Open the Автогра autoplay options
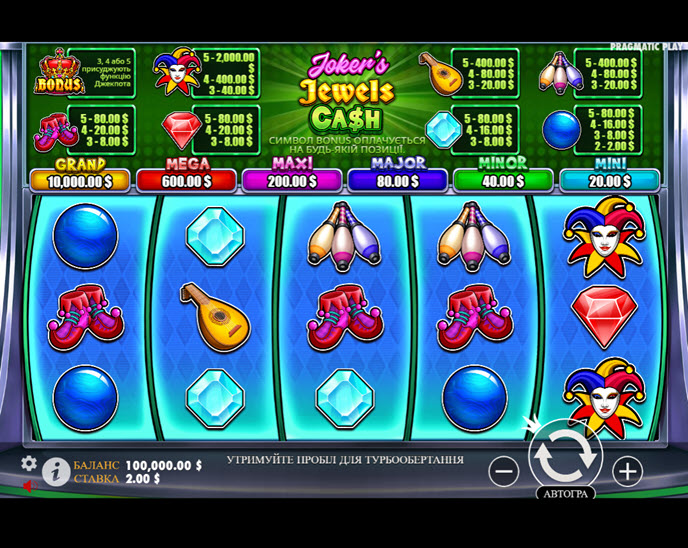This screenshot has width=688, height=548. [566, 493]
